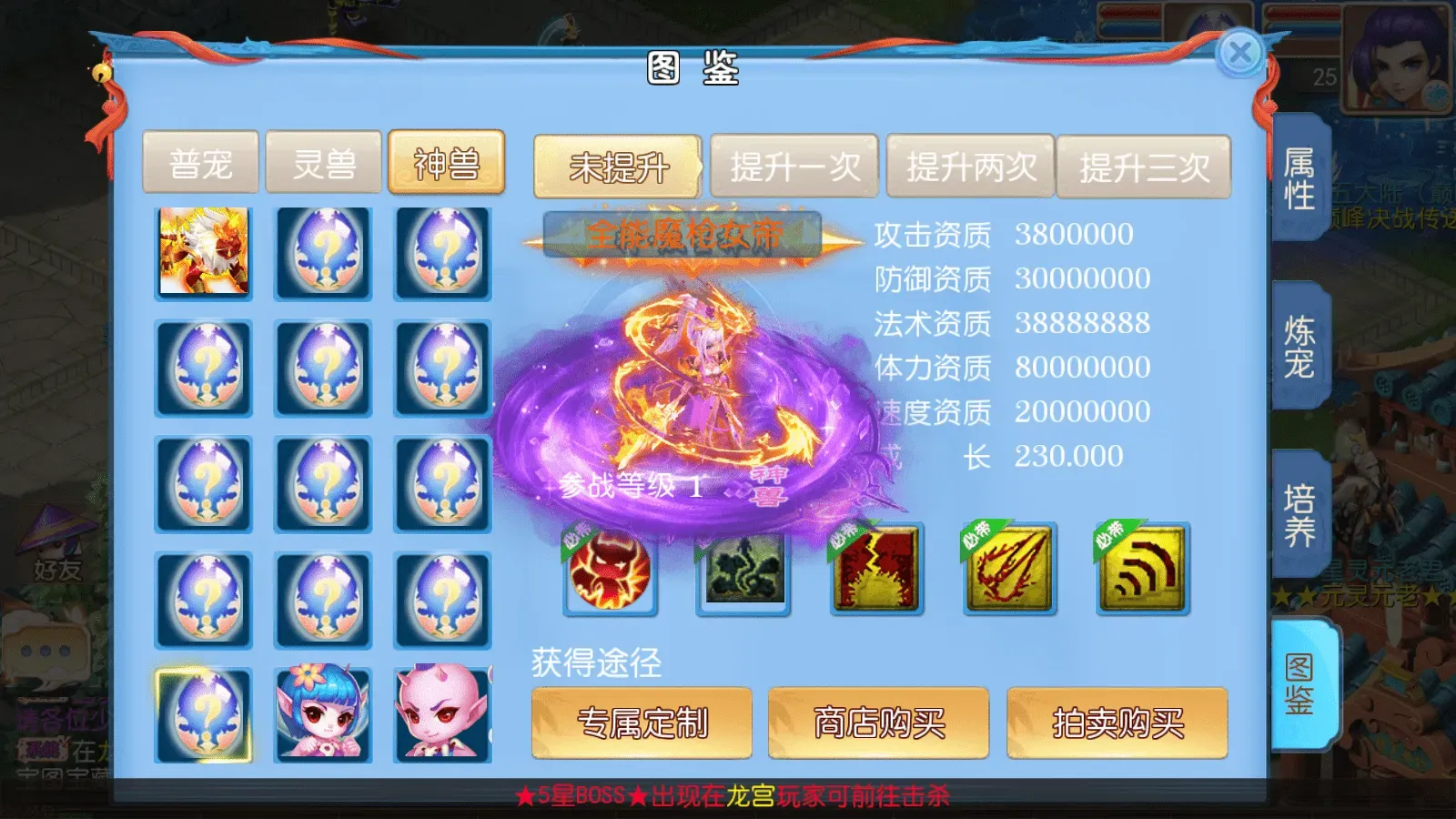Viewport: 1456px width, 819px height.
Task: Open the 属性 sidebar tab
Action: point(1301,176)
